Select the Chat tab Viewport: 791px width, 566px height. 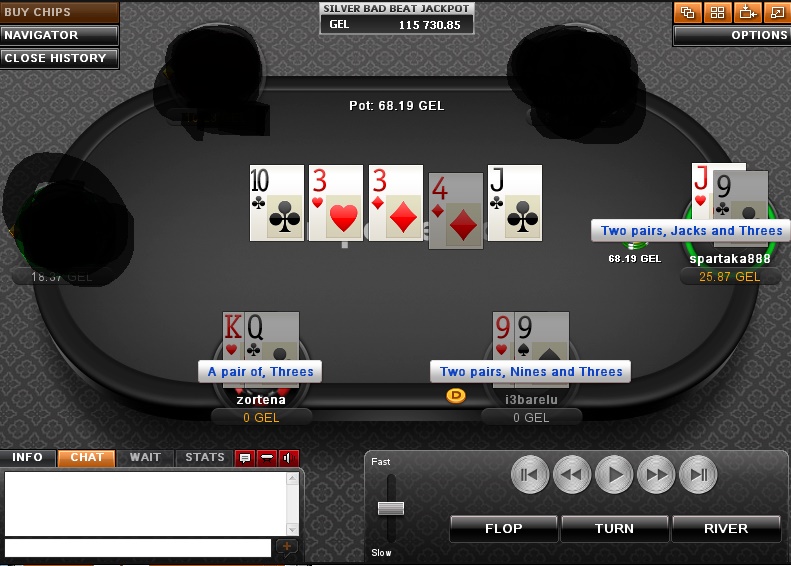point(87,457)
